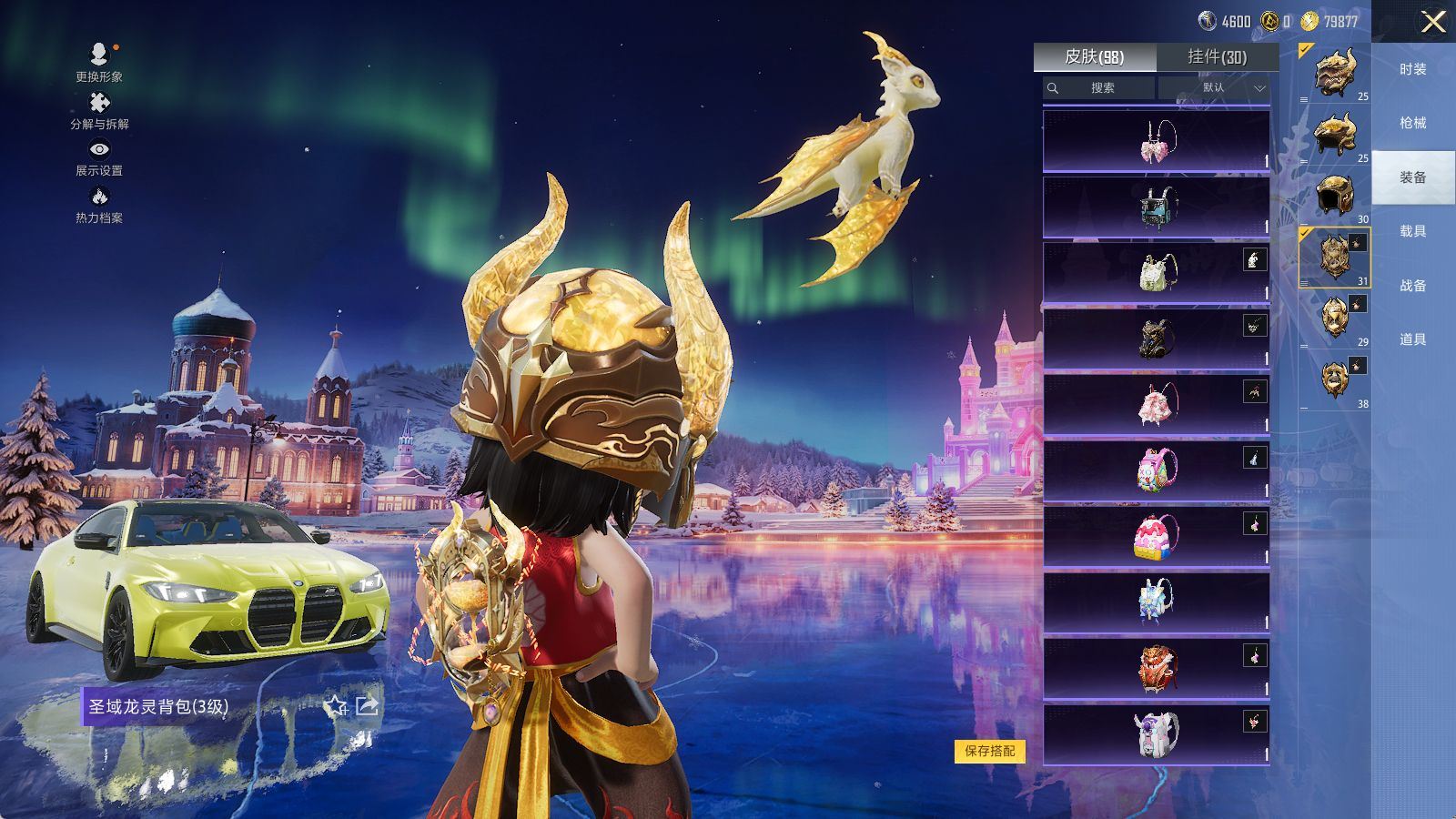
Task: Select the 装备 equipment category
Action: point(1412,177)
